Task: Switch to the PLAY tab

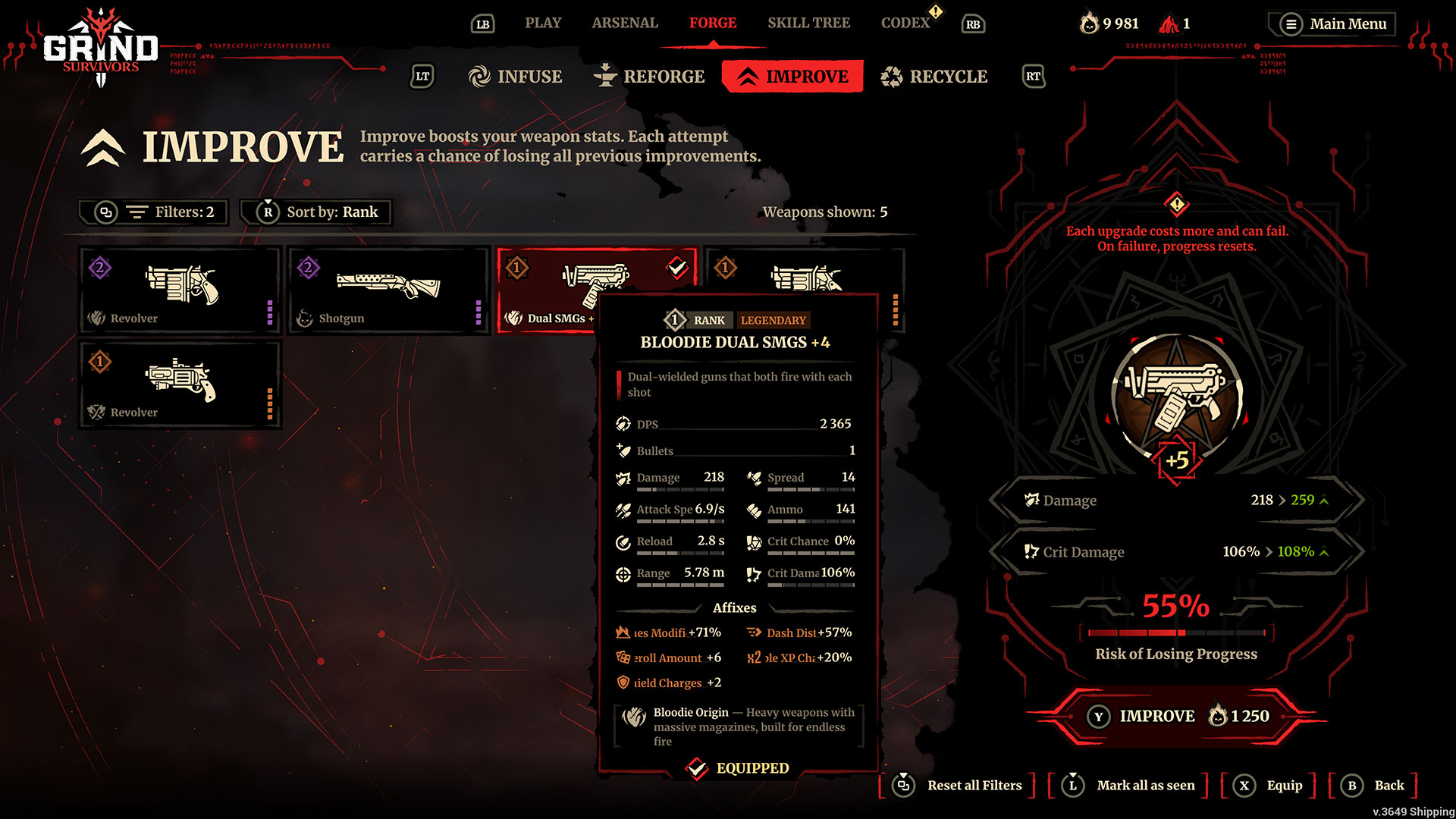Action: (543, 23)
